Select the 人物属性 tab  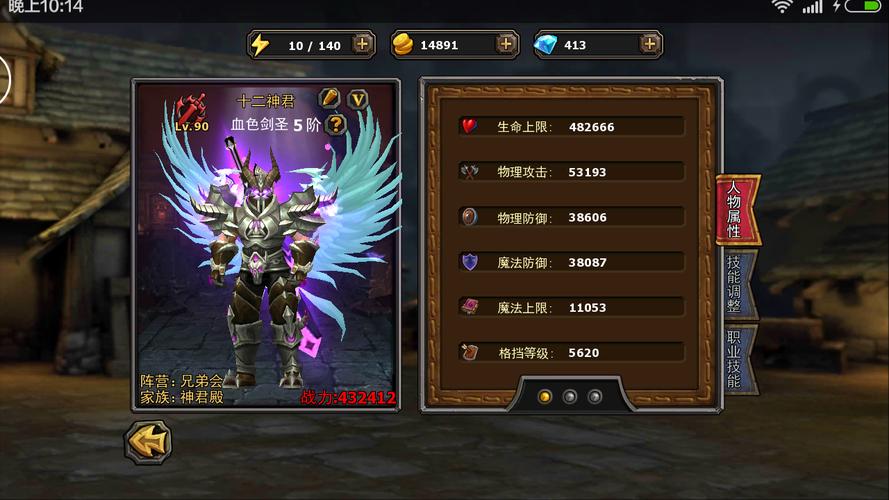tap(735, 211)
